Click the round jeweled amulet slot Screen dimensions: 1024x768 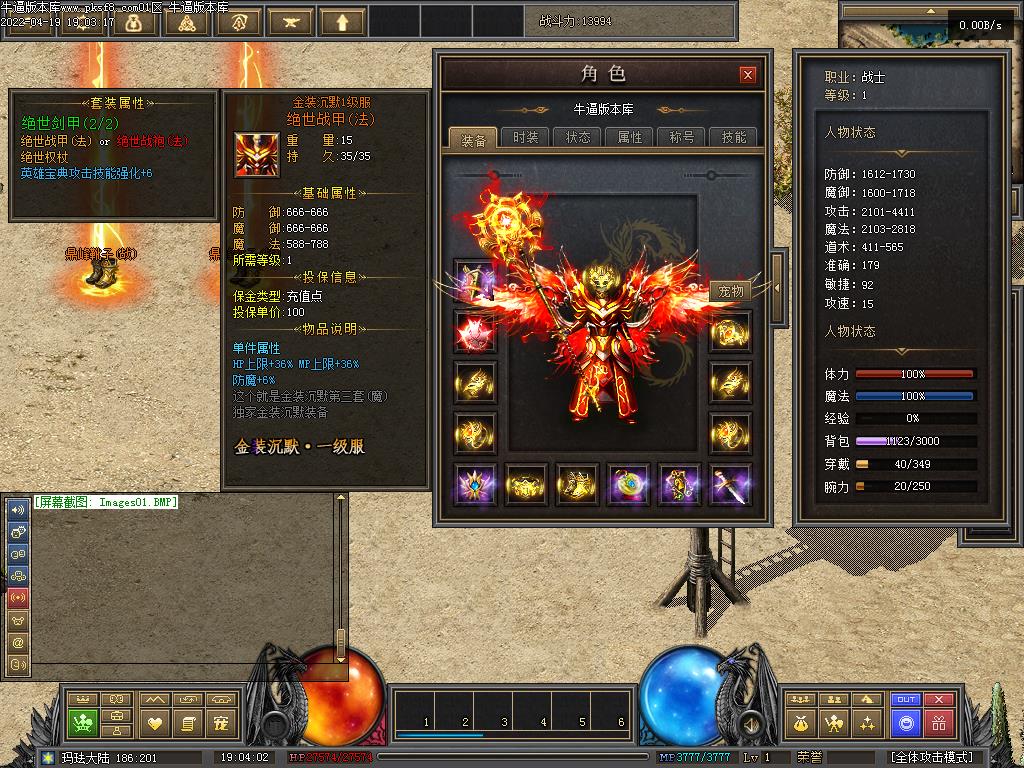pos(628,485)
